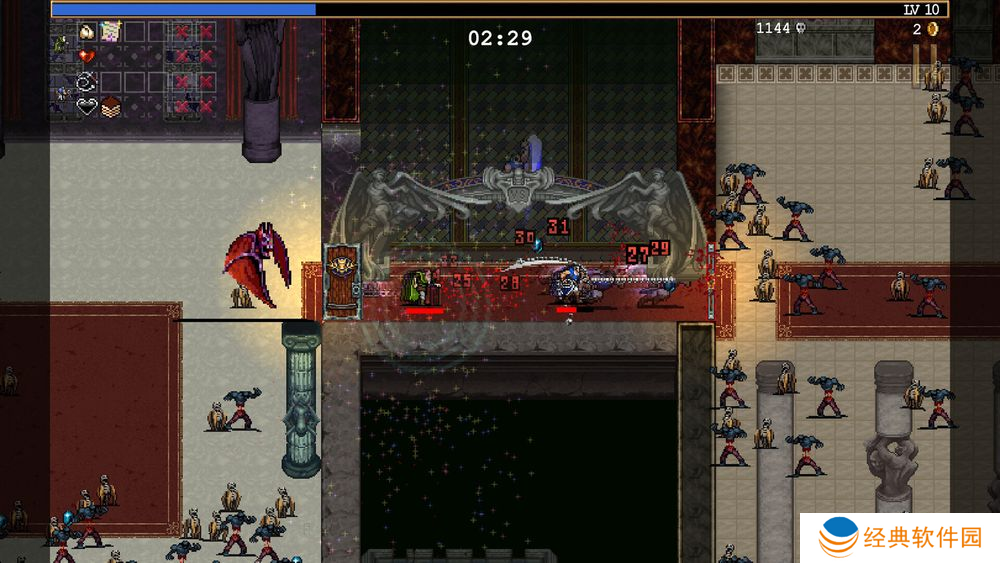Click the sparkling spell scroll weapon icon
The width and height of the screenshot is (1000, 563).
[110, 32]
